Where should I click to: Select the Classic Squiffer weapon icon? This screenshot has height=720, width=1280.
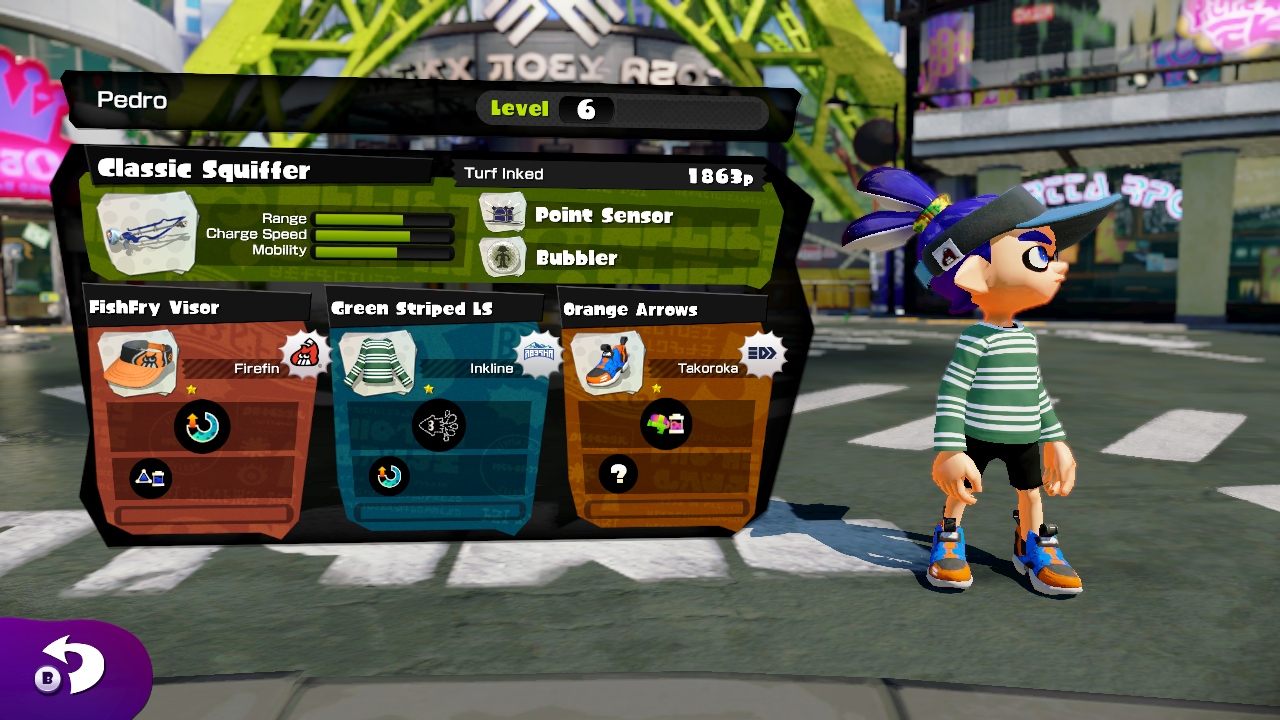point(147,234)
